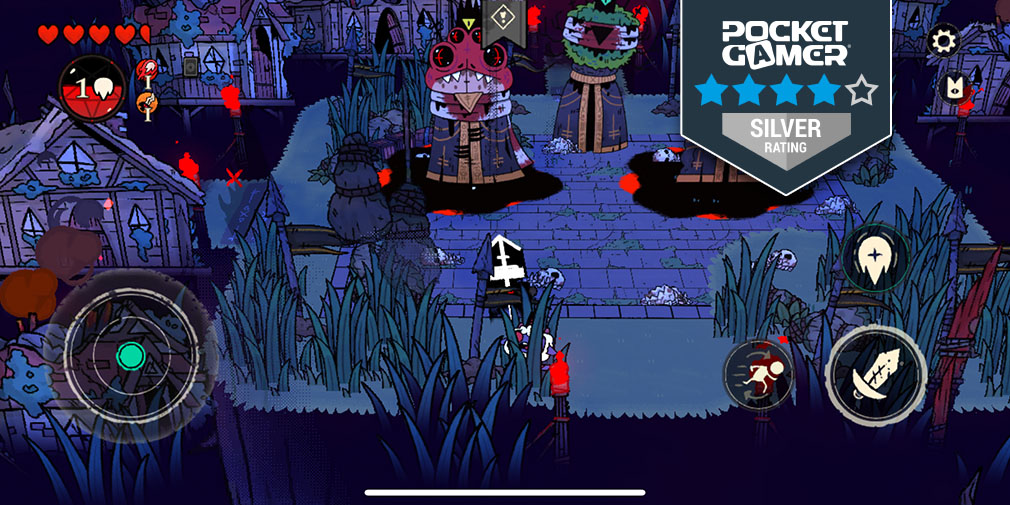The image size is (1010, 505).
Task: Tap the red fervor meter
Action: [92, 88]
